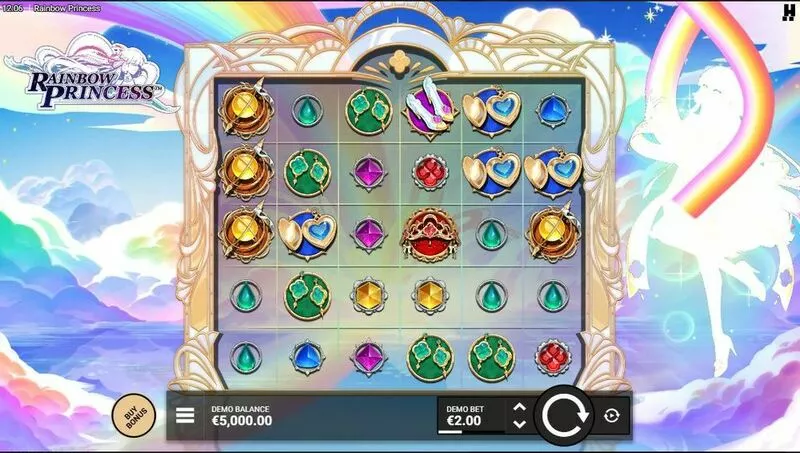Viewport: 800px width, 453px height.
Task: Open the autoplay settings icon
Action: click(x=612, y=415)
